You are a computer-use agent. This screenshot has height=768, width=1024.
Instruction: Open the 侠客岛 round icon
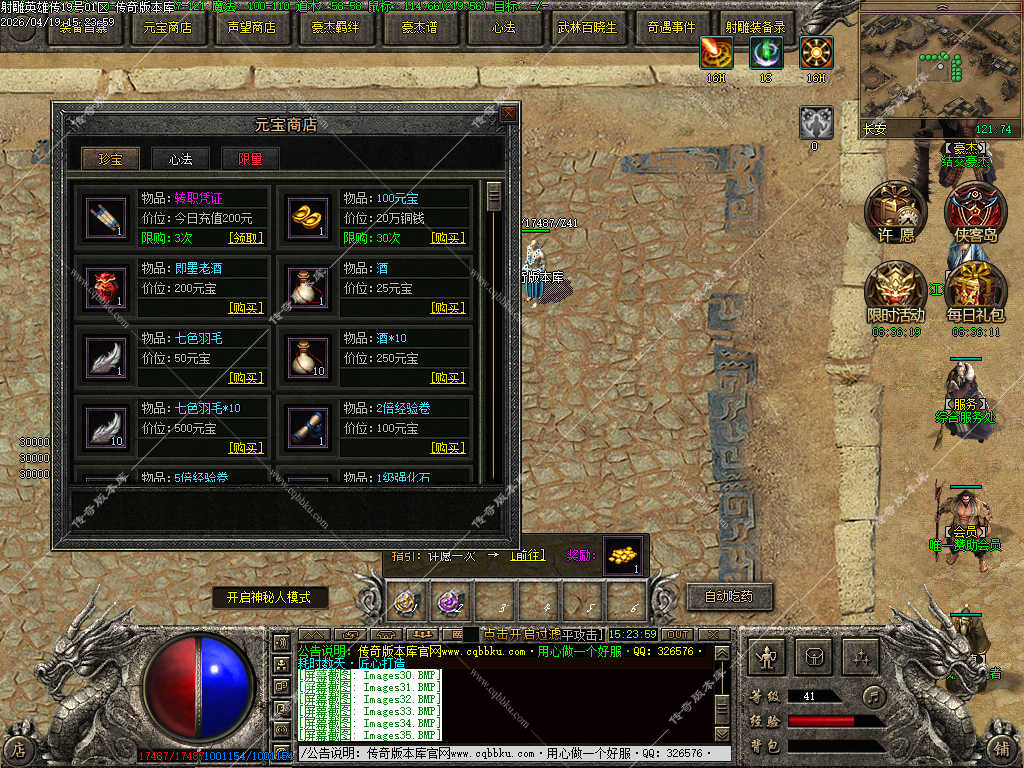click(x=975, y=210)
